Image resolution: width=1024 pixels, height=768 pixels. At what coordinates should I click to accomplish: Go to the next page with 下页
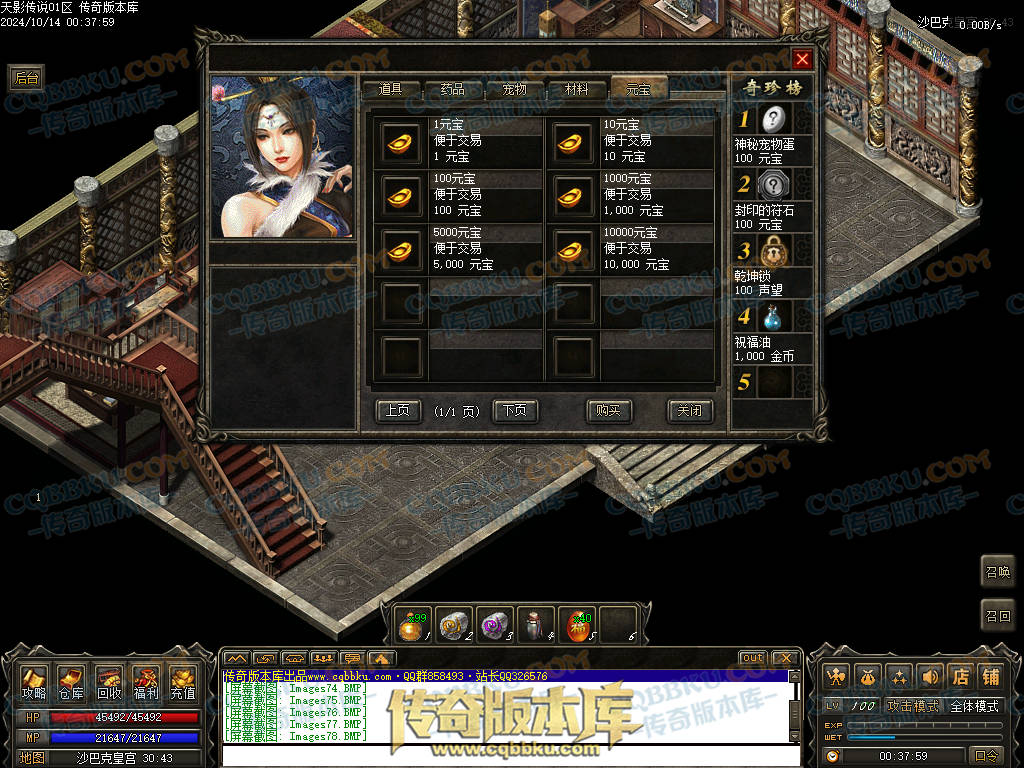tap(515, 410)
